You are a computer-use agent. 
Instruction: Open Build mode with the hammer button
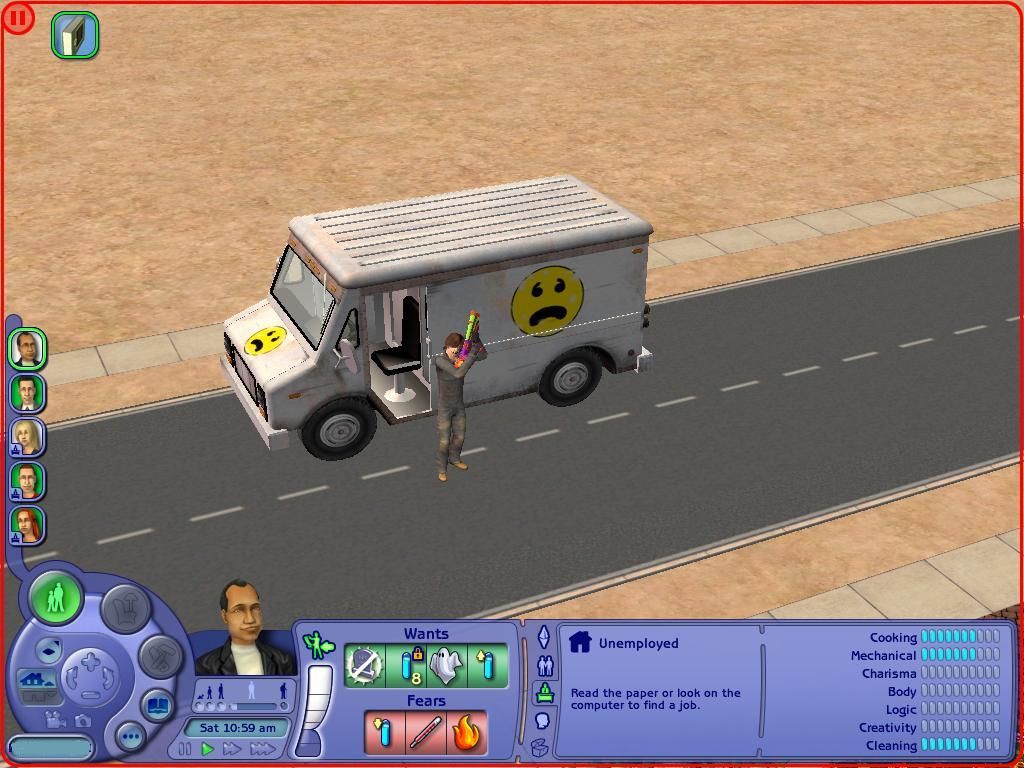(x=160, y=656)
